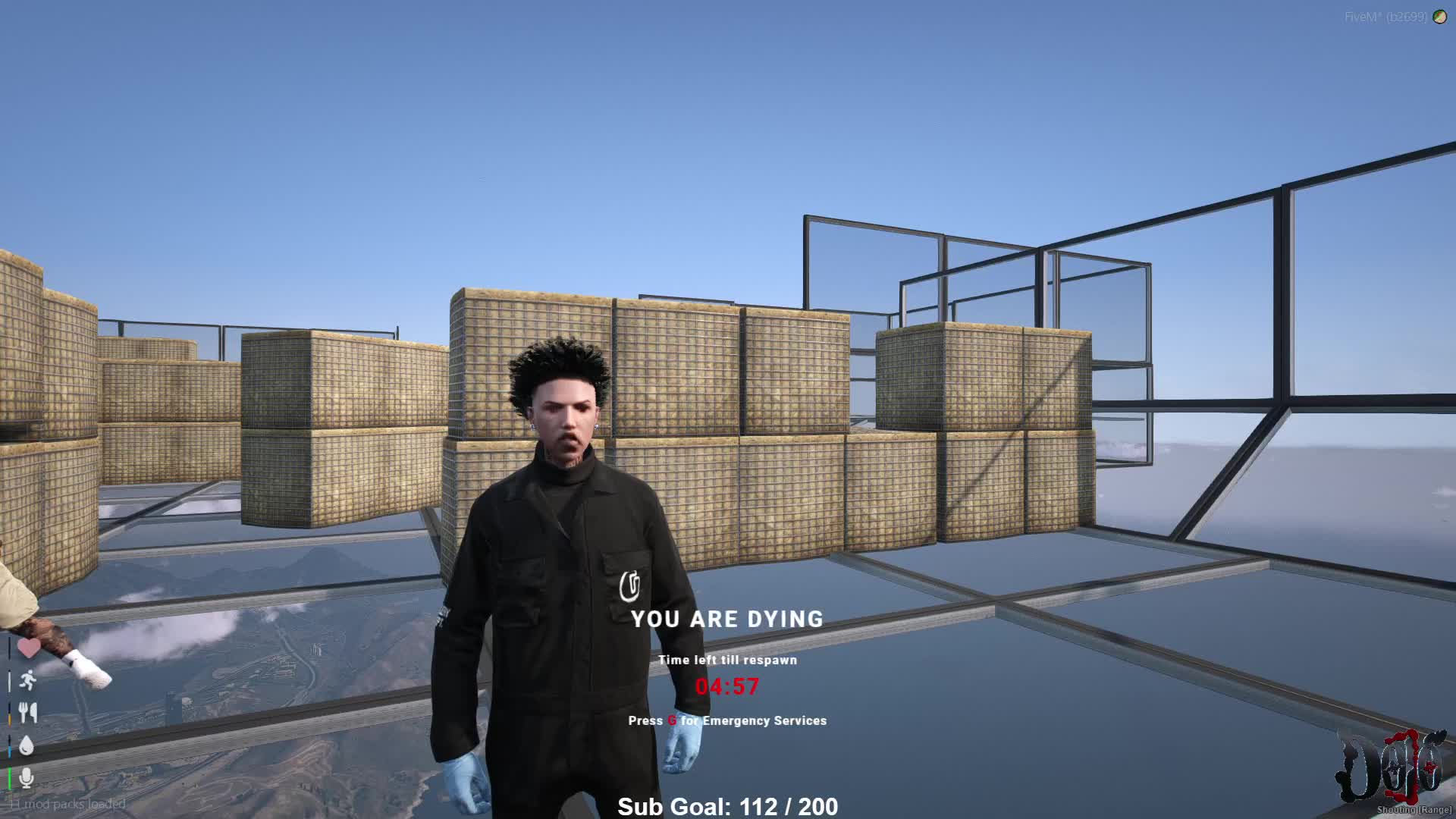Click the FiveM round status icon
The width and height of the screenshot is (1456, 819).
[x=1439, y=17]
